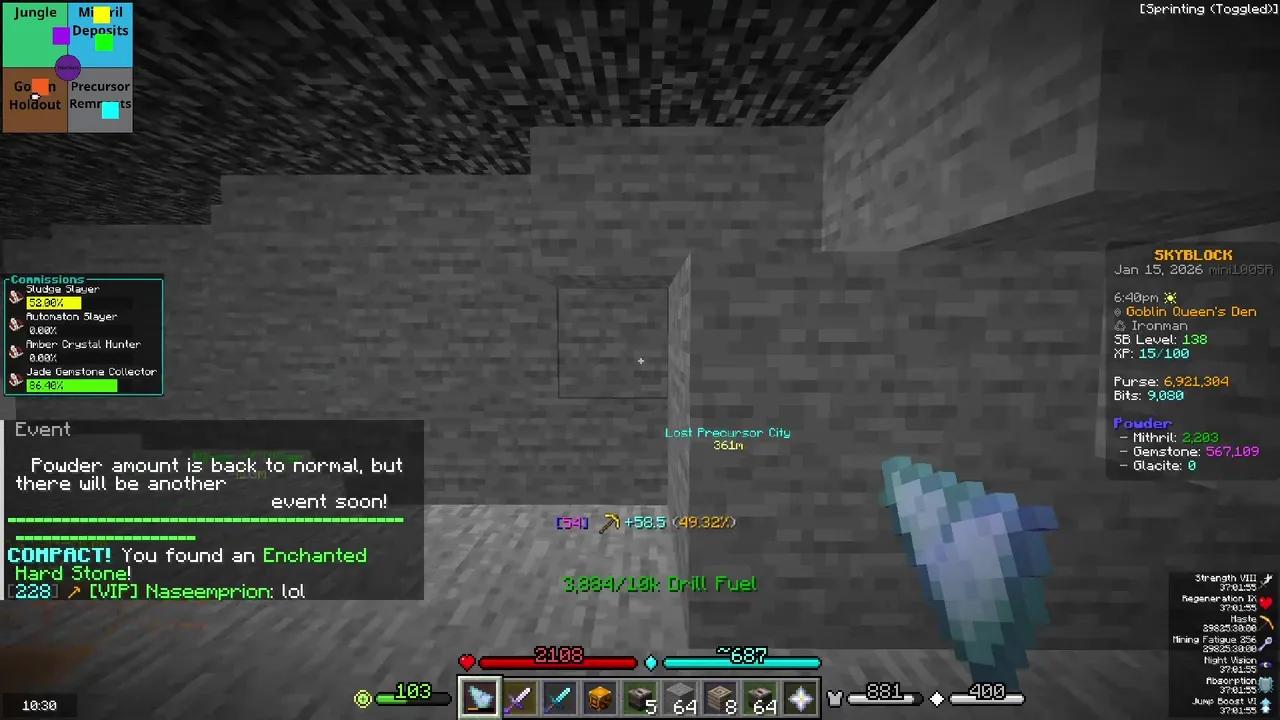This screenshot has height=720, width=1280.
Task: Click the Ironman mode icon in the sidebar
Action: pyautogui.click(x=1121, y=325)
